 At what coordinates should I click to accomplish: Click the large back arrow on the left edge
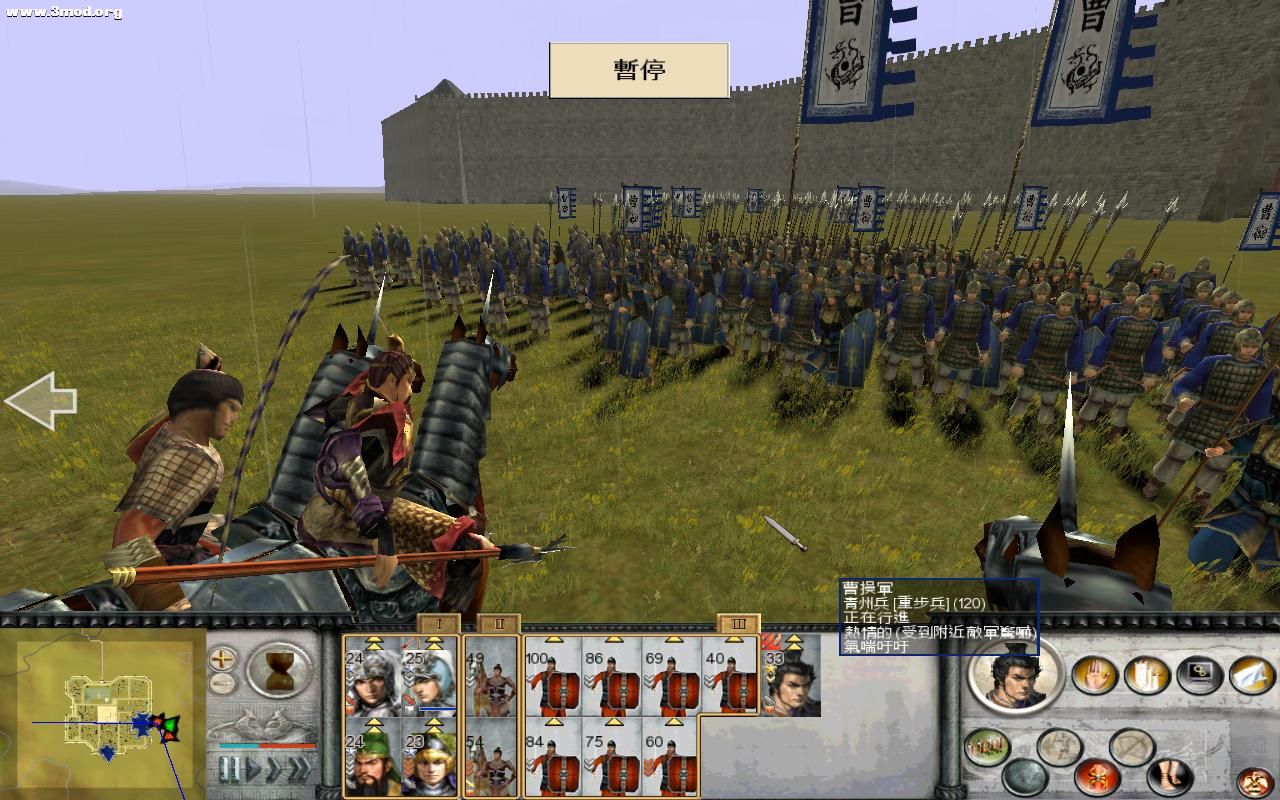click(42, 400)
